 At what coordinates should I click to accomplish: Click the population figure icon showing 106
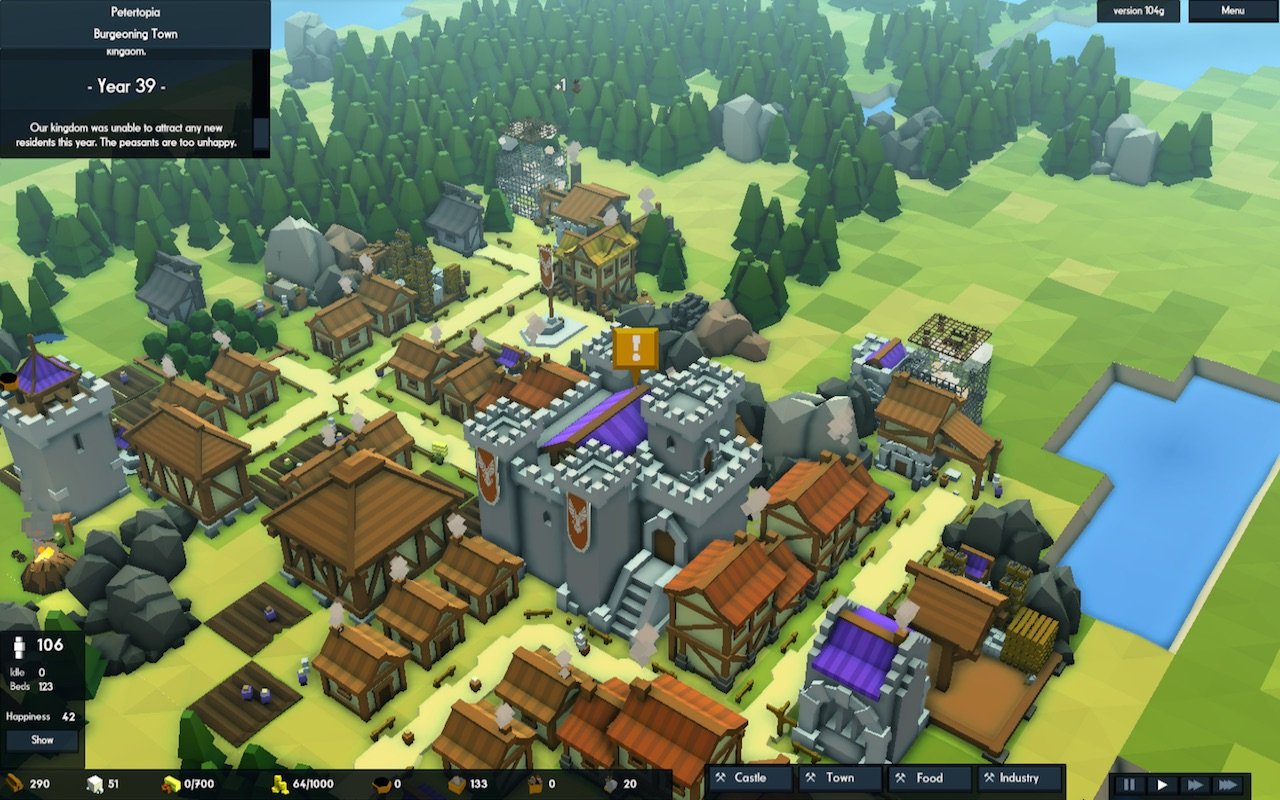pyautogui.click(x=19, y=647)
